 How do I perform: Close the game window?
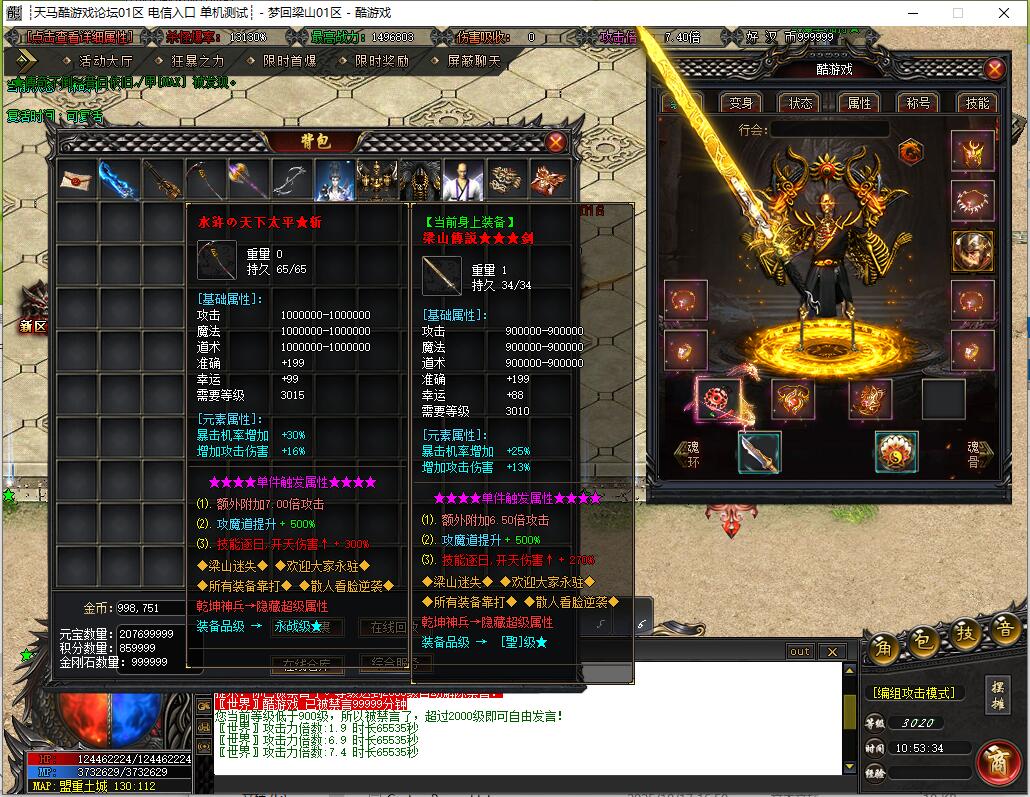point(1004,13)
